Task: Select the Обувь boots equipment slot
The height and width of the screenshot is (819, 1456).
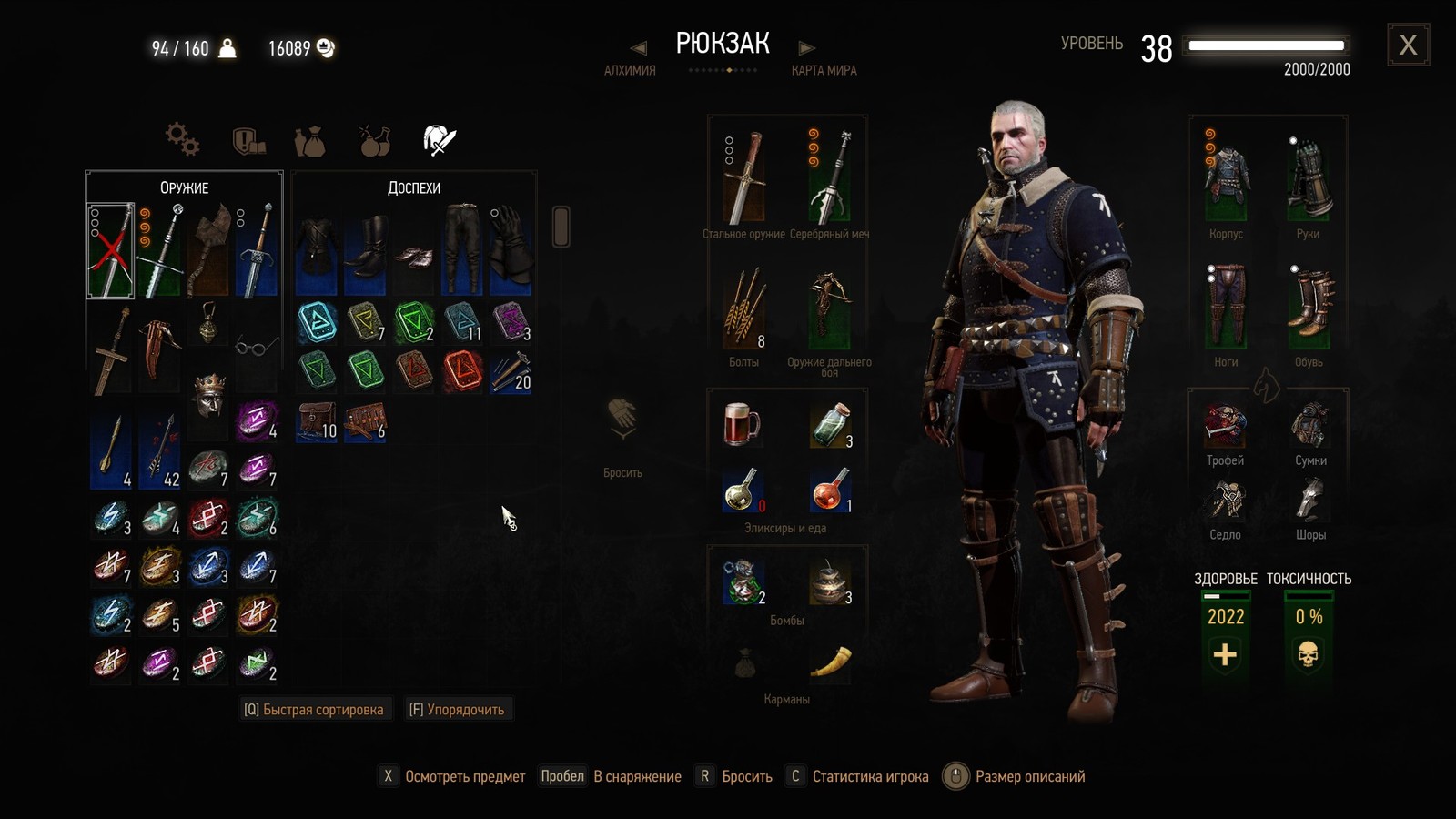Action: click(x=1309, y=308)
